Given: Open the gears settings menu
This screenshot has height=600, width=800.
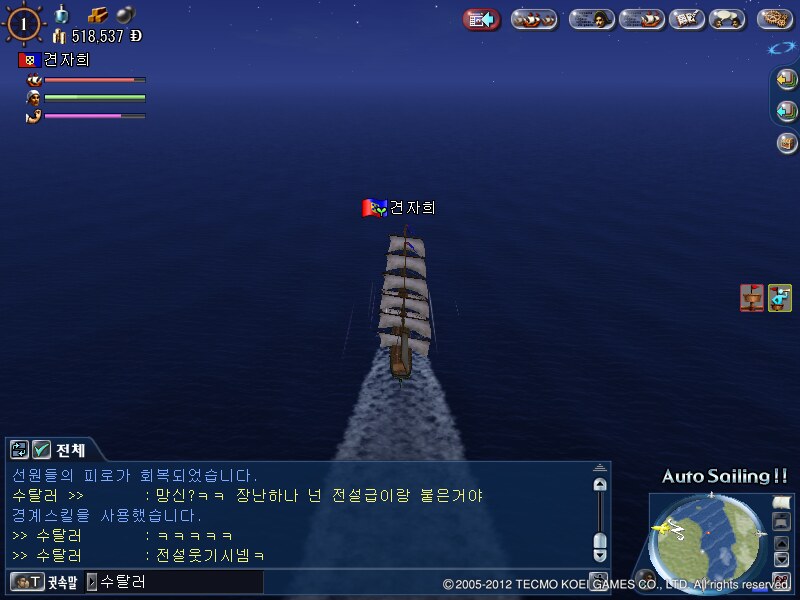Looking at the screenshot, I should coord(775,19).
